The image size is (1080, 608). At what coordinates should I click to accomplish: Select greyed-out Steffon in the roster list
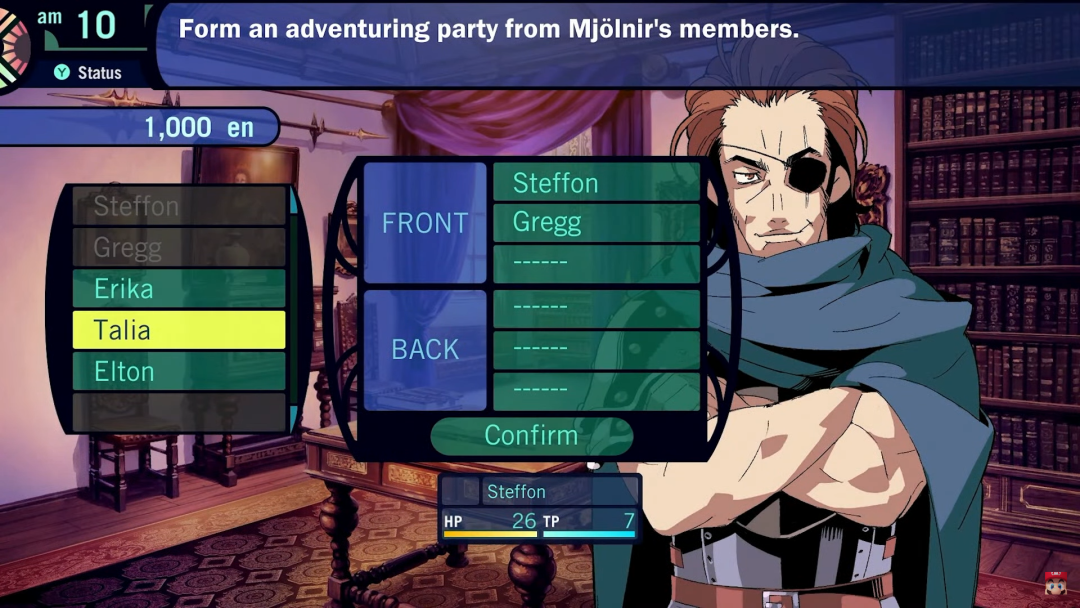click(179, 207)
